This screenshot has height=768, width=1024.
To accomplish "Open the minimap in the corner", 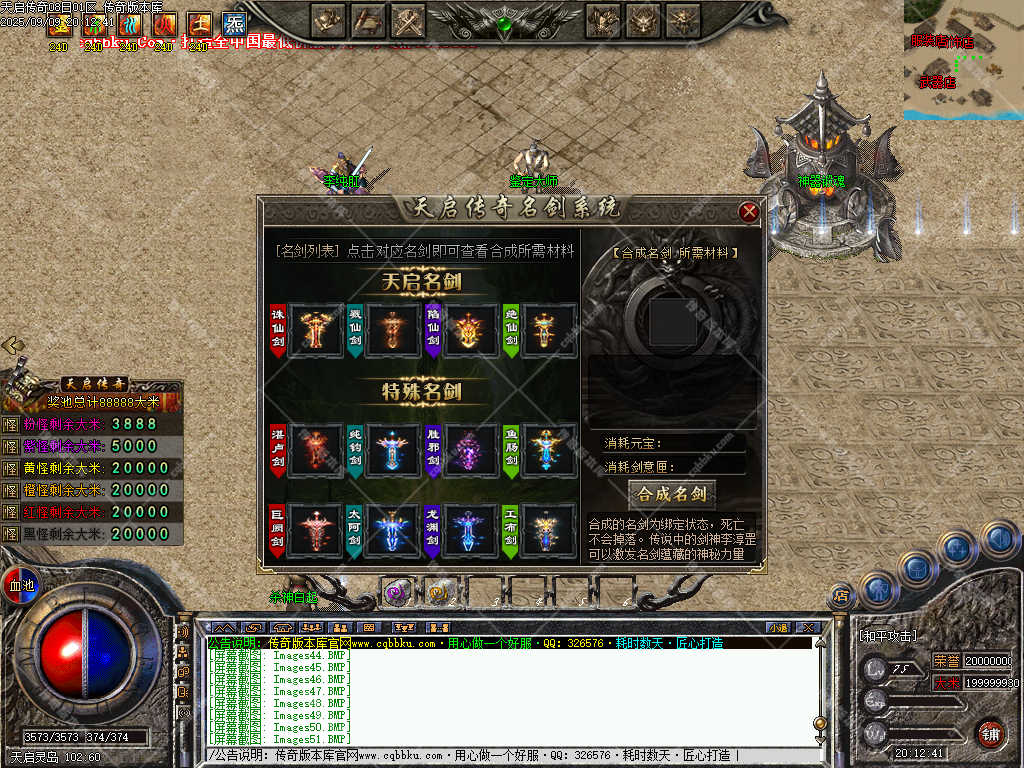I will tap(963, 60).
